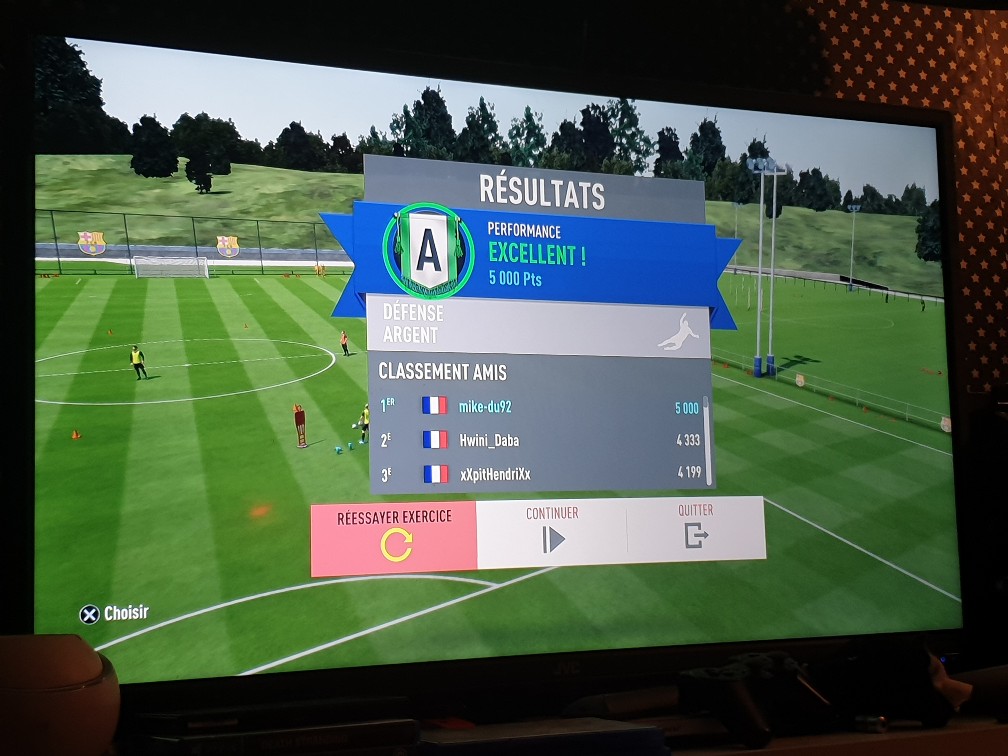This screenshot has height=756, width=1008.
Task: Select mike-du92 in the friends leaderboard
Action: (540, 407)
